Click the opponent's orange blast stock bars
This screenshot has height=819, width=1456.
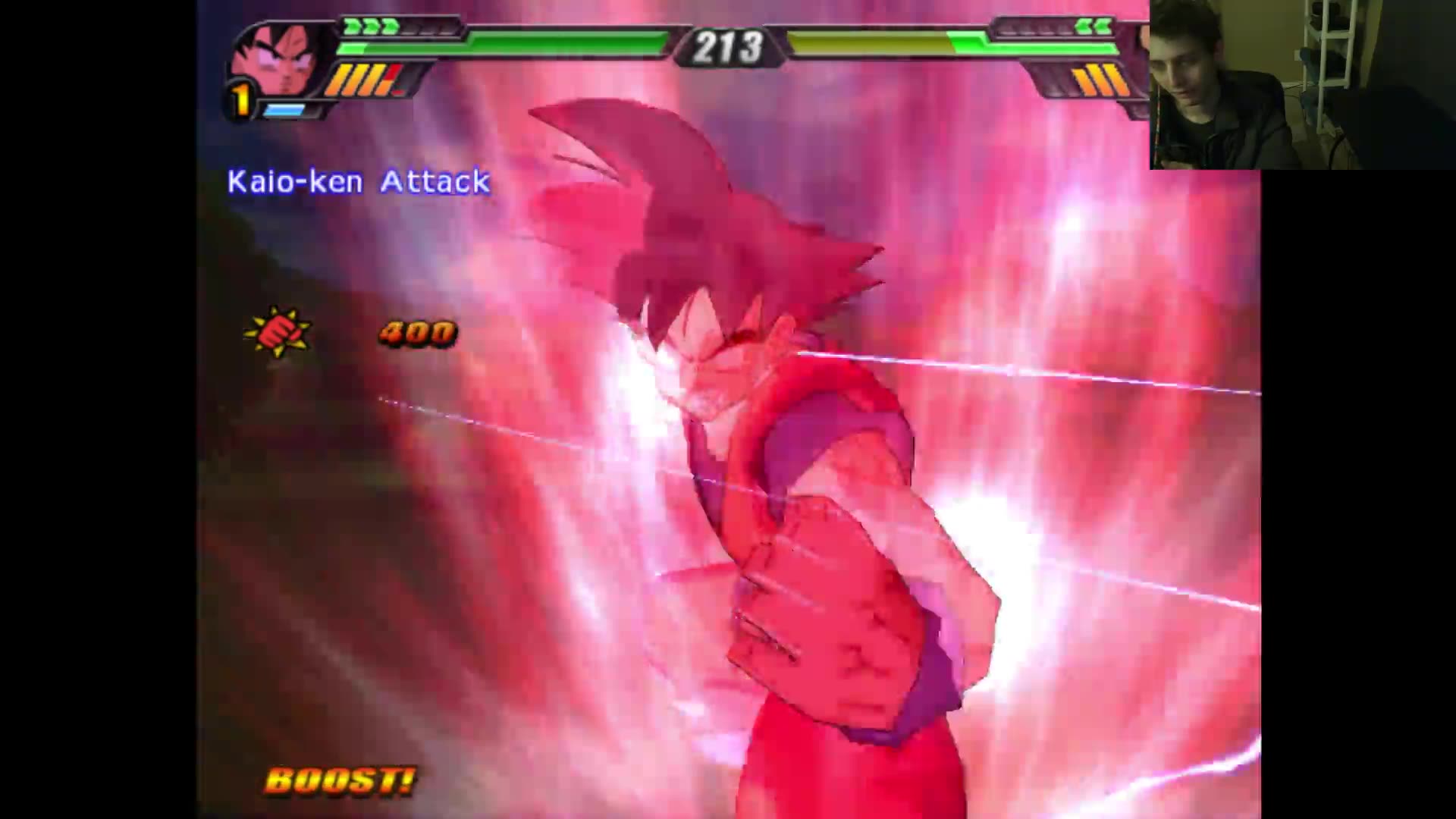(1099, 80)
